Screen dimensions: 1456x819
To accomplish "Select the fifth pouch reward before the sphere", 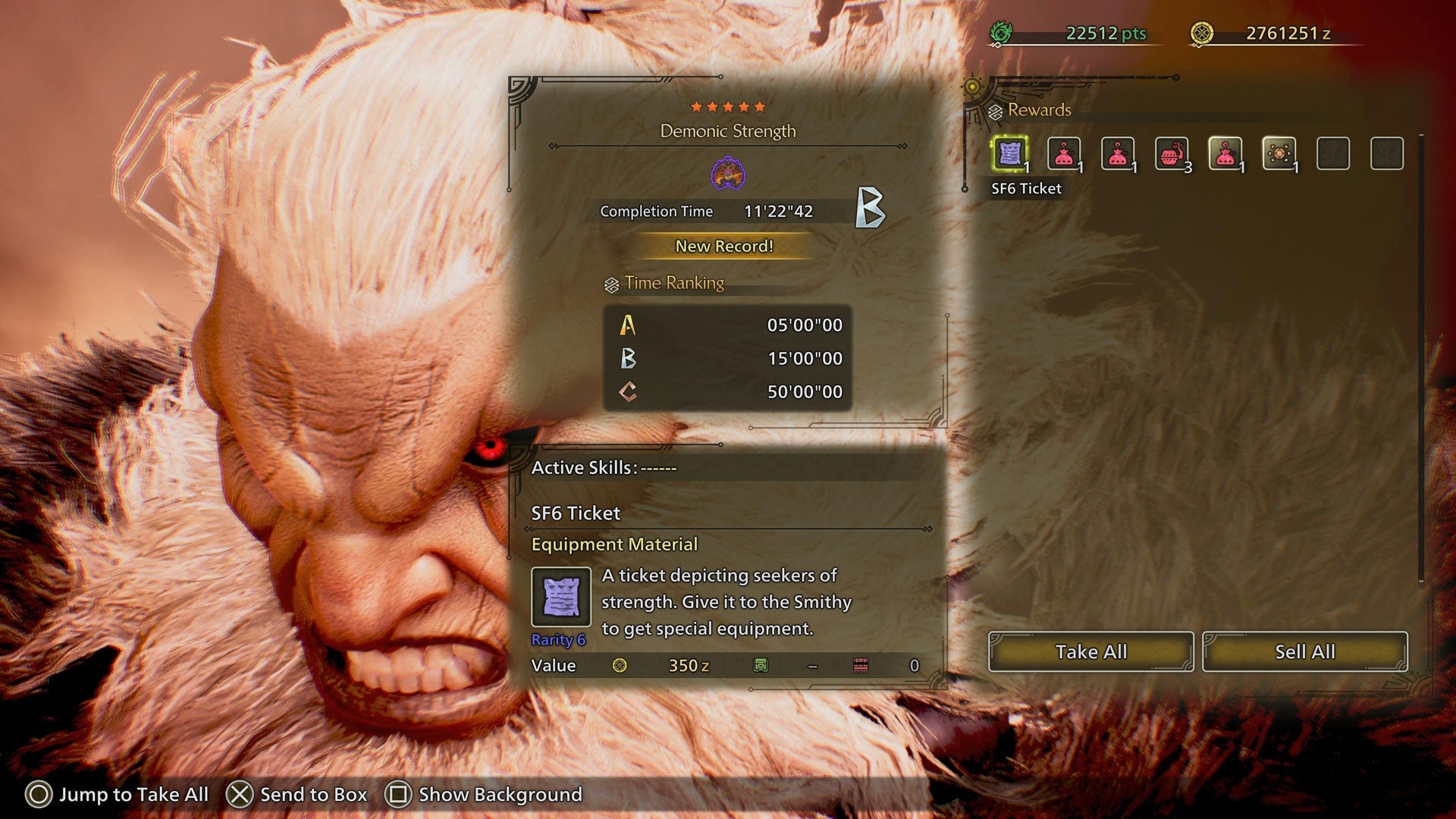I will (1226, 153).
